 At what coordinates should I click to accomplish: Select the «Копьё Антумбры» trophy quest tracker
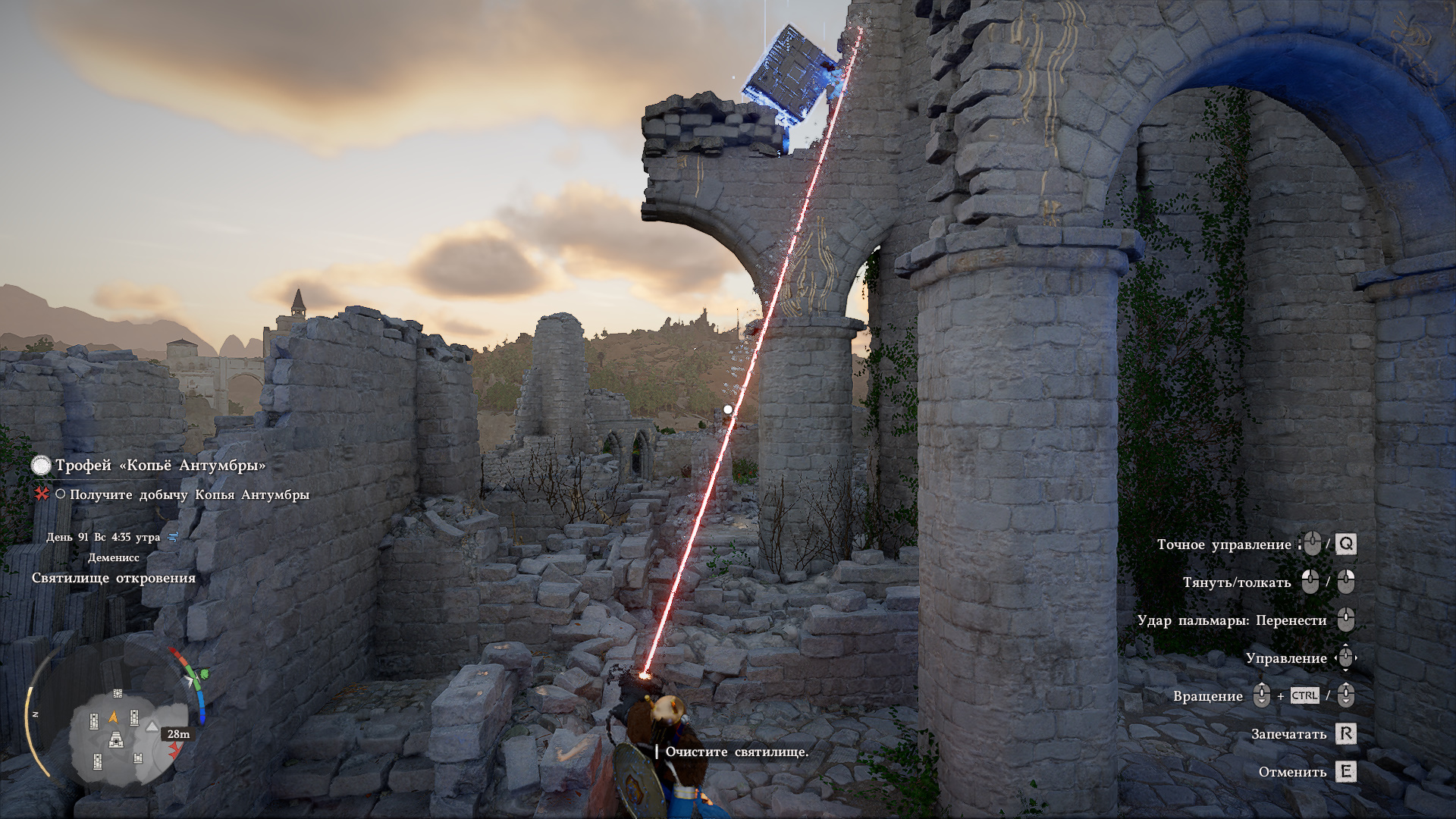(160, 465)
